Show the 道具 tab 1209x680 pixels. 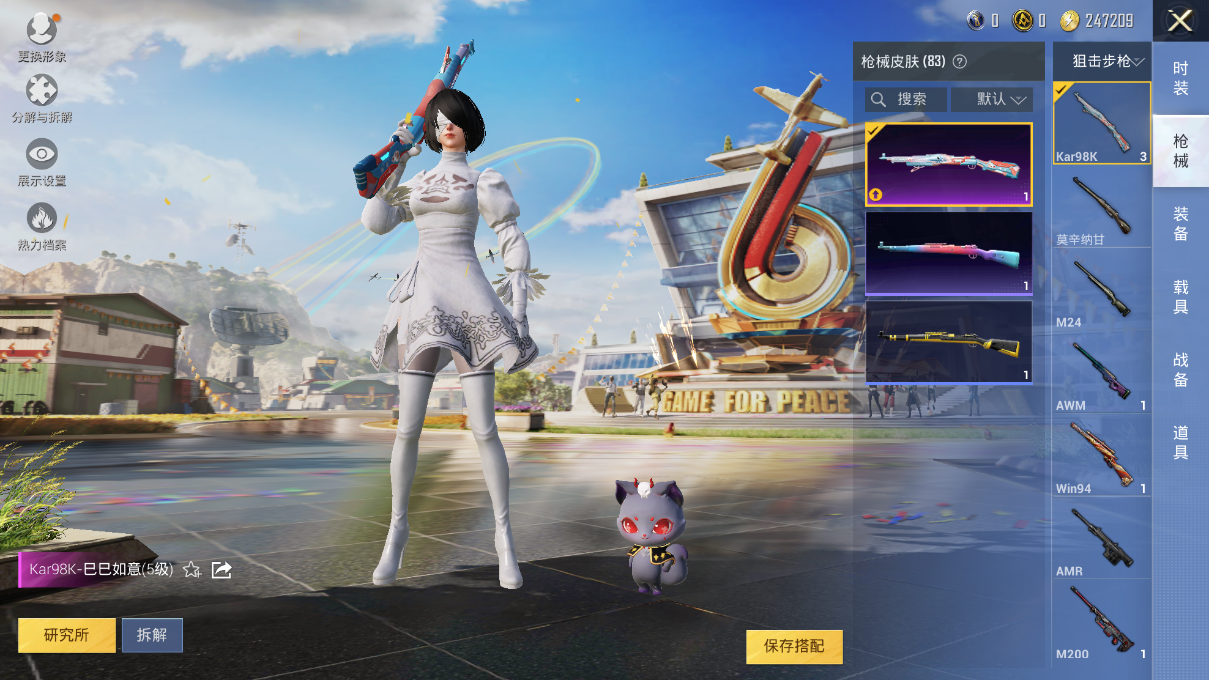(x=1180, y=442)
